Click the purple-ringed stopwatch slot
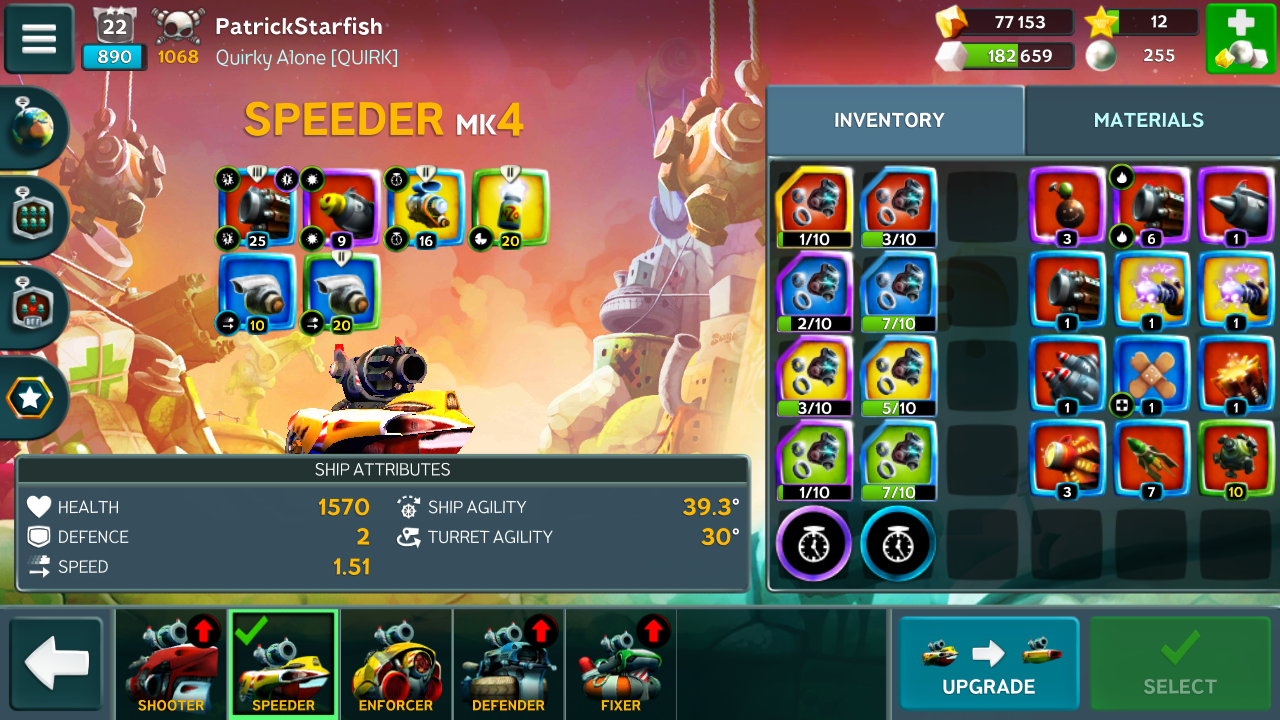The height and width of the screenshot is (720, 1280). point(814,545)
